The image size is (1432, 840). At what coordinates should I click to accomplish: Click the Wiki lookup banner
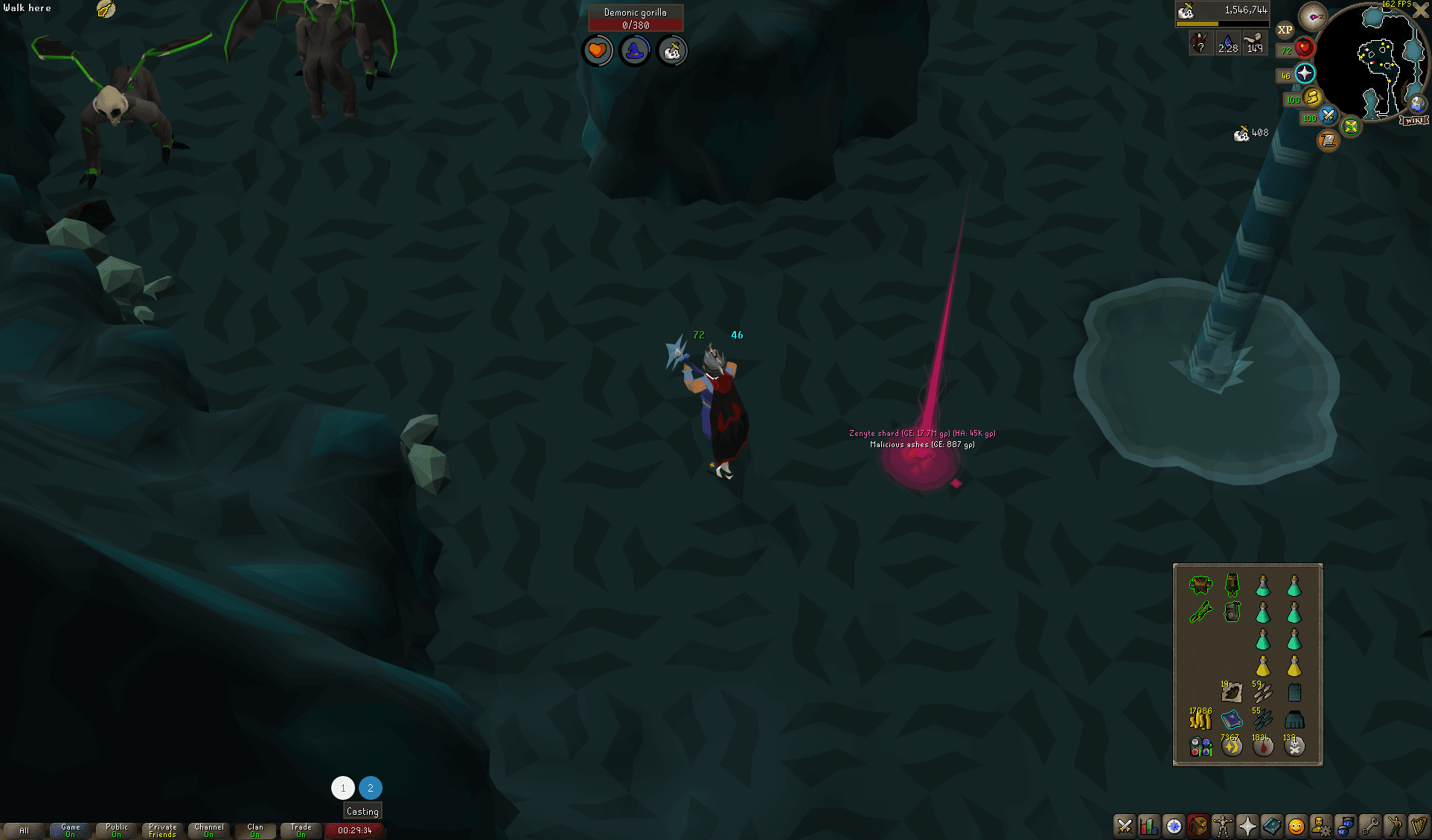coord(1413,120)
